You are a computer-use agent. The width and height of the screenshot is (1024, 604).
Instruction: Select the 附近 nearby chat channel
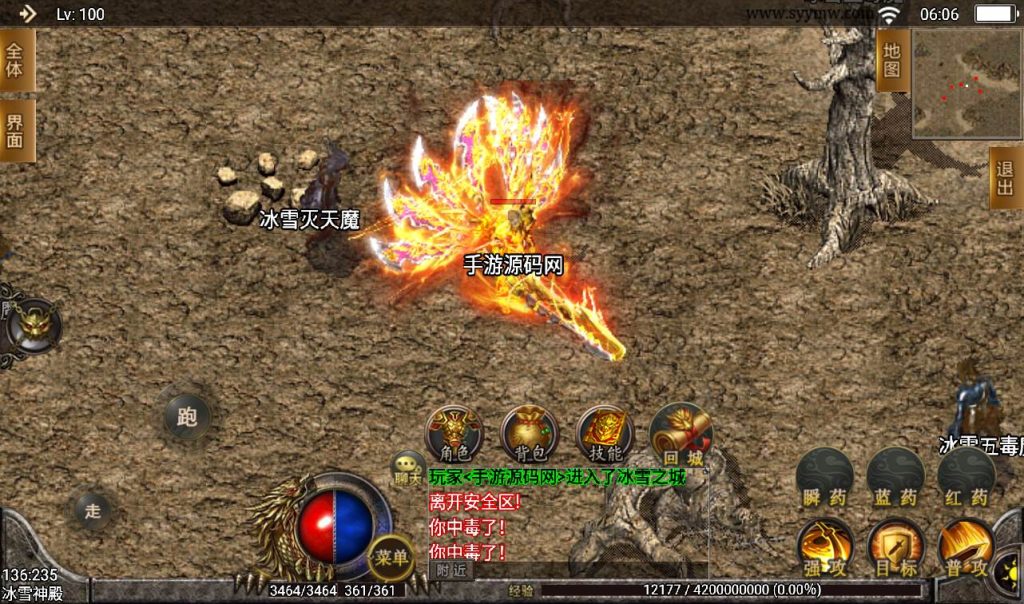(x=451, y=570)
